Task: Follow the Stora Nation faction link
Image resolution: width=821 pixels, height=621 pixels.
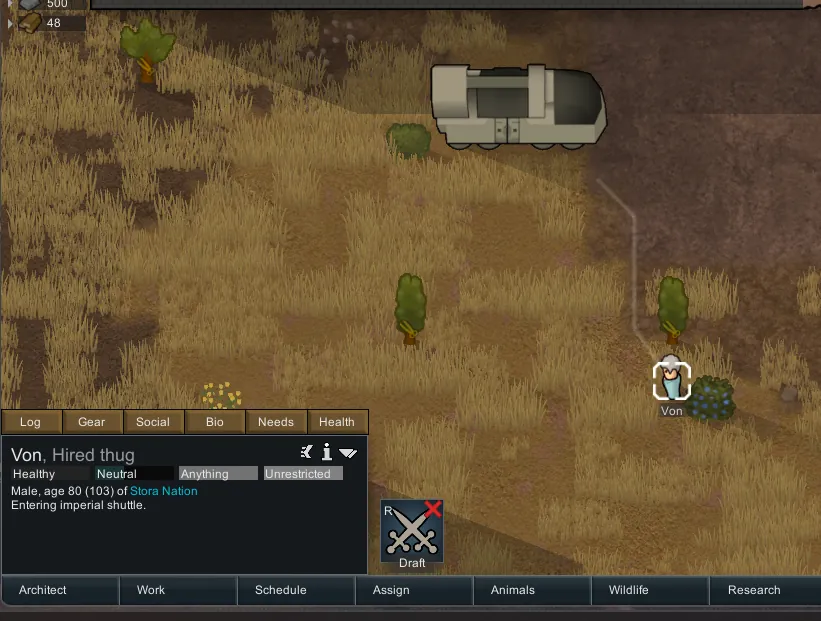Action: click(164, 491)
